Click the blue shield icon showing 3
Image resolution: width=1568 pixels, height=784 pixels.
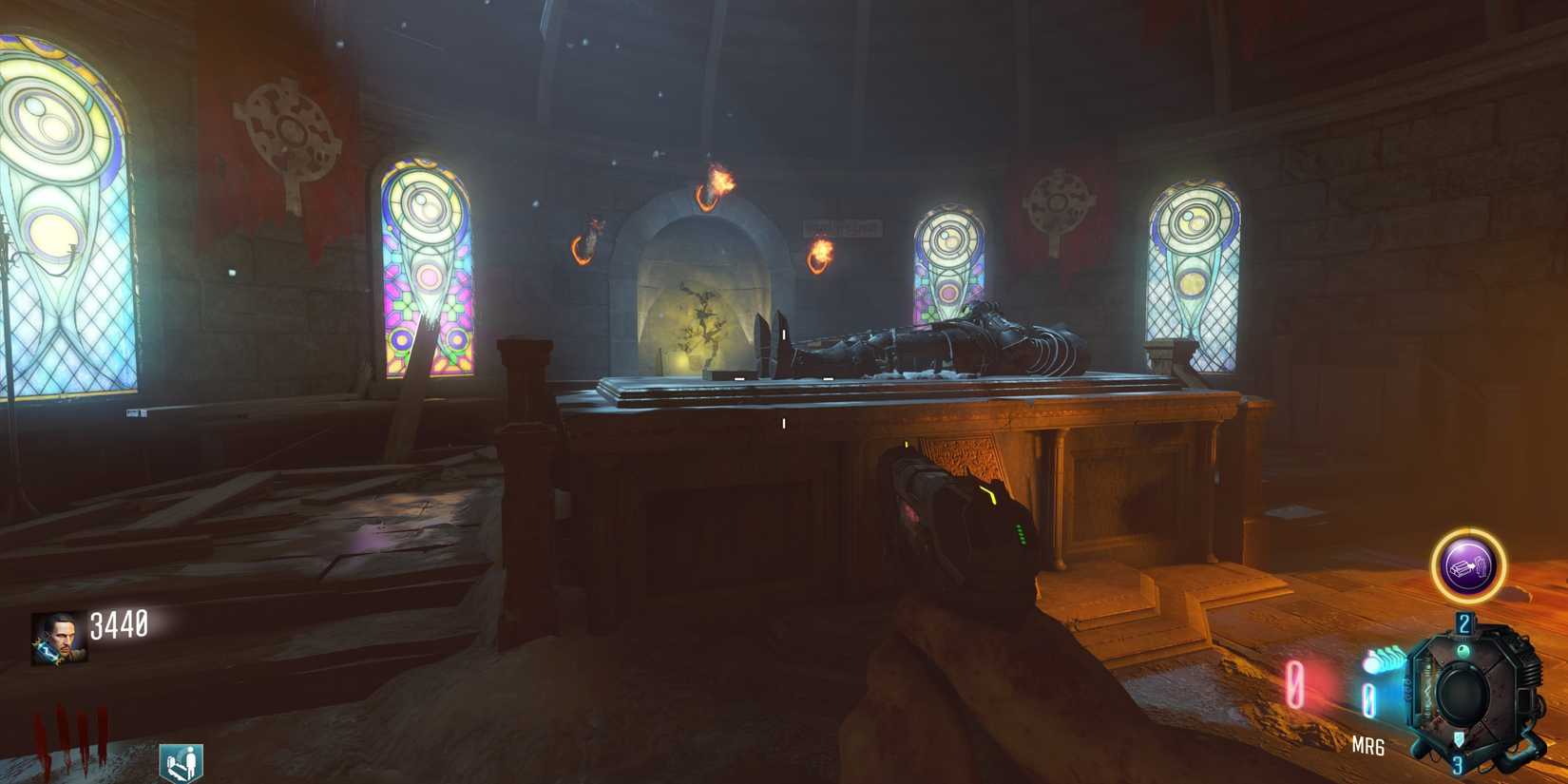tap(1457, 746)
